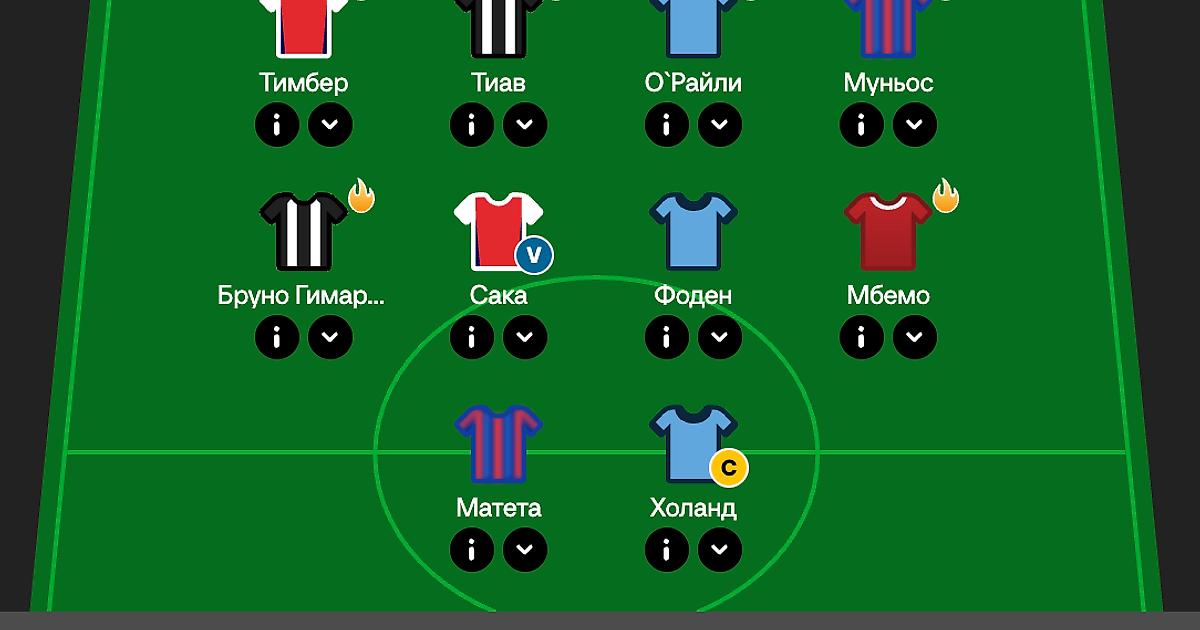Viewport: 1200px width, 630px height.
Task: Expand the options arrow under Холанд
Action: pos(719,549)
